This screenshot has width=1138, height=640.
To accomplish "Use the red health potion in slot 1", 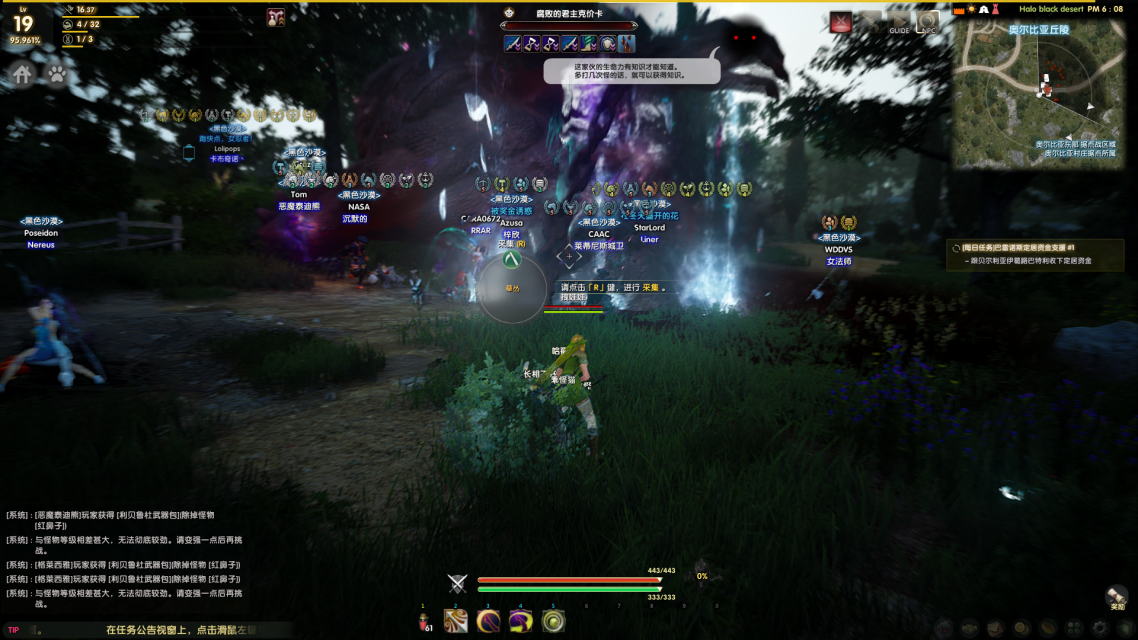I will pos(424,622).
